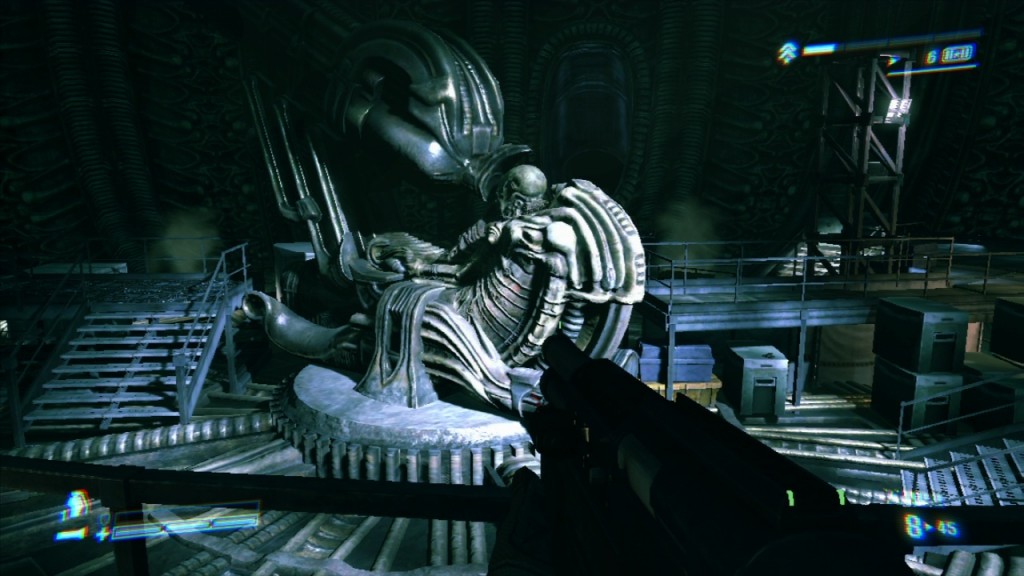Click the double chevron icon
Viewport: 1024px width, 576px height.
pyautogui.click(x=788, y=51)
